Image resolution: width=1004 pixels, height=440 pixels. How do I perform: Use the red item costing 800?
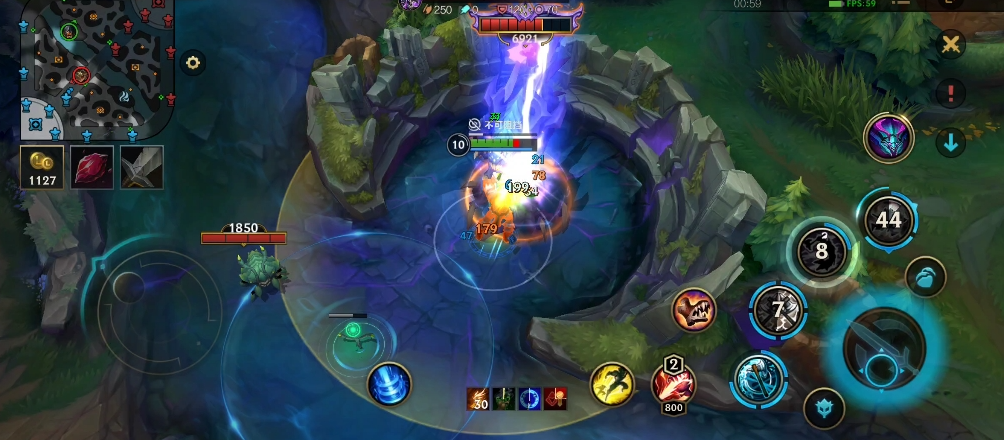672,383
